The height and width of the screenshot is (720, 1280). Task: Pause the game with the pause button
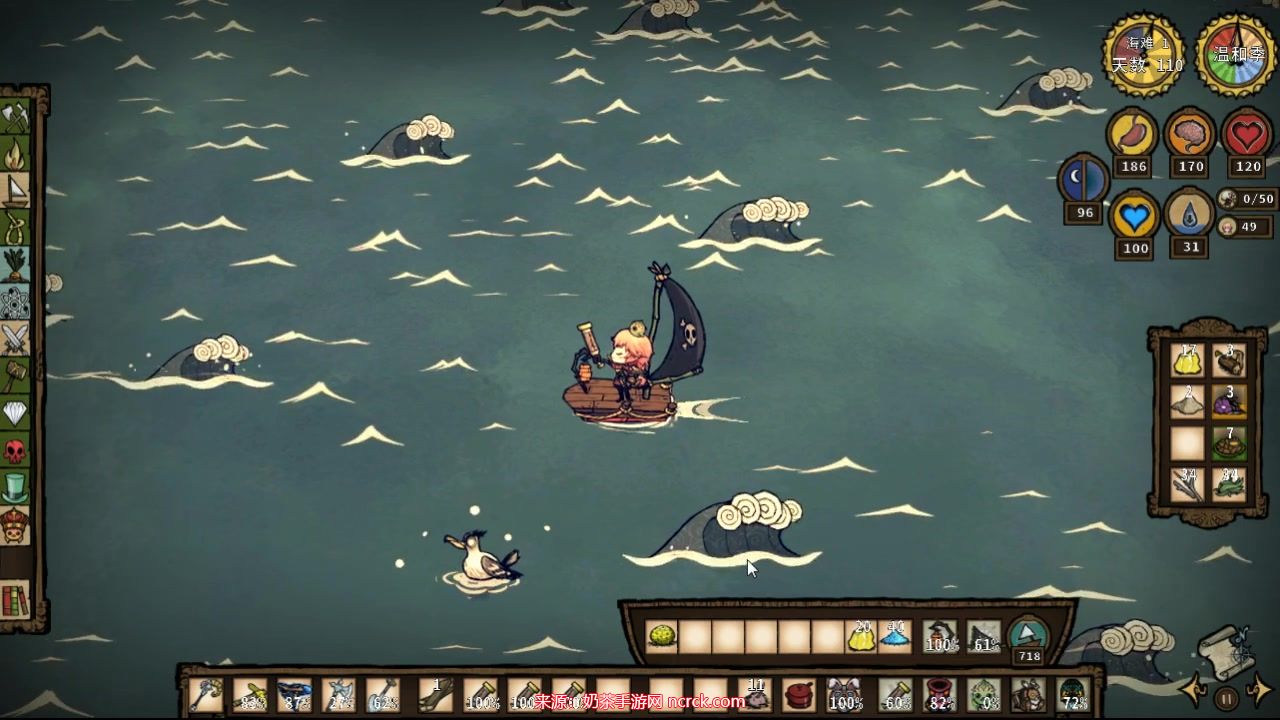(1226, 697)
